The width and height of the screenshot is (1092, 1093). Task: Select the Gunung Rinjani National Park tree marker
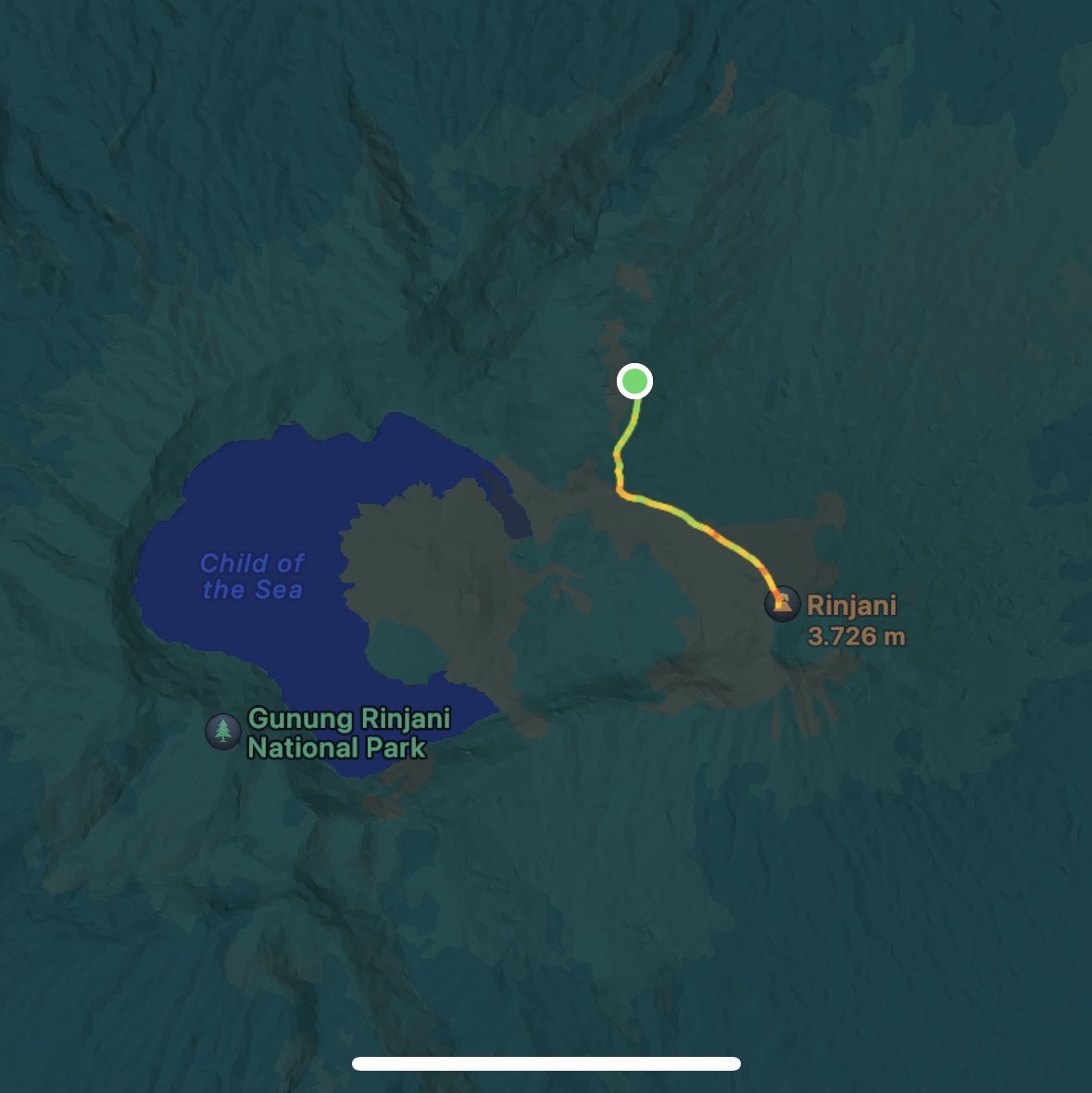(223, 731)
